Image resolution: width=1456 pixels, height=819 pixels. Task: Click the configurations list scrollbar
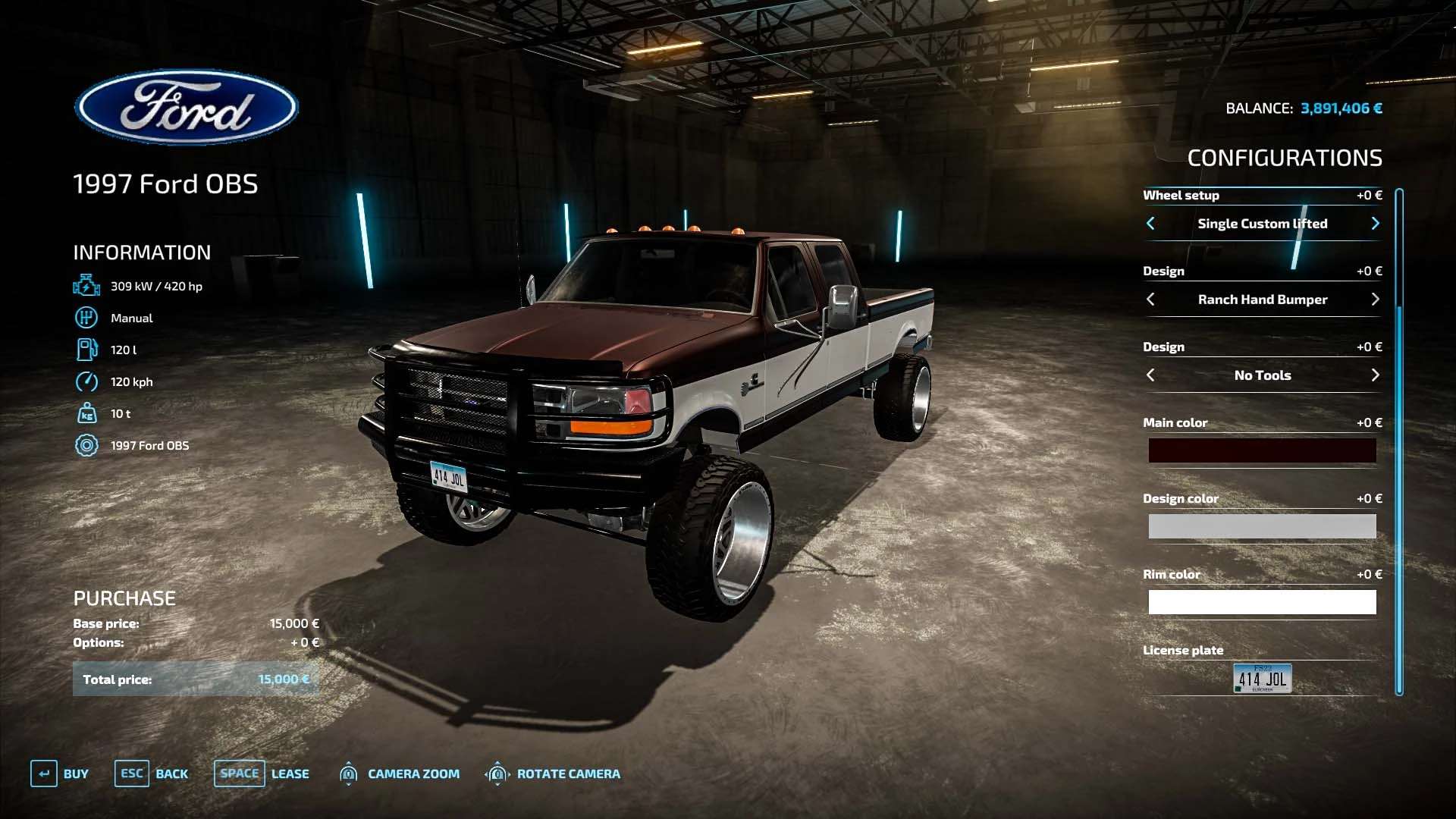coord(1399,440)
